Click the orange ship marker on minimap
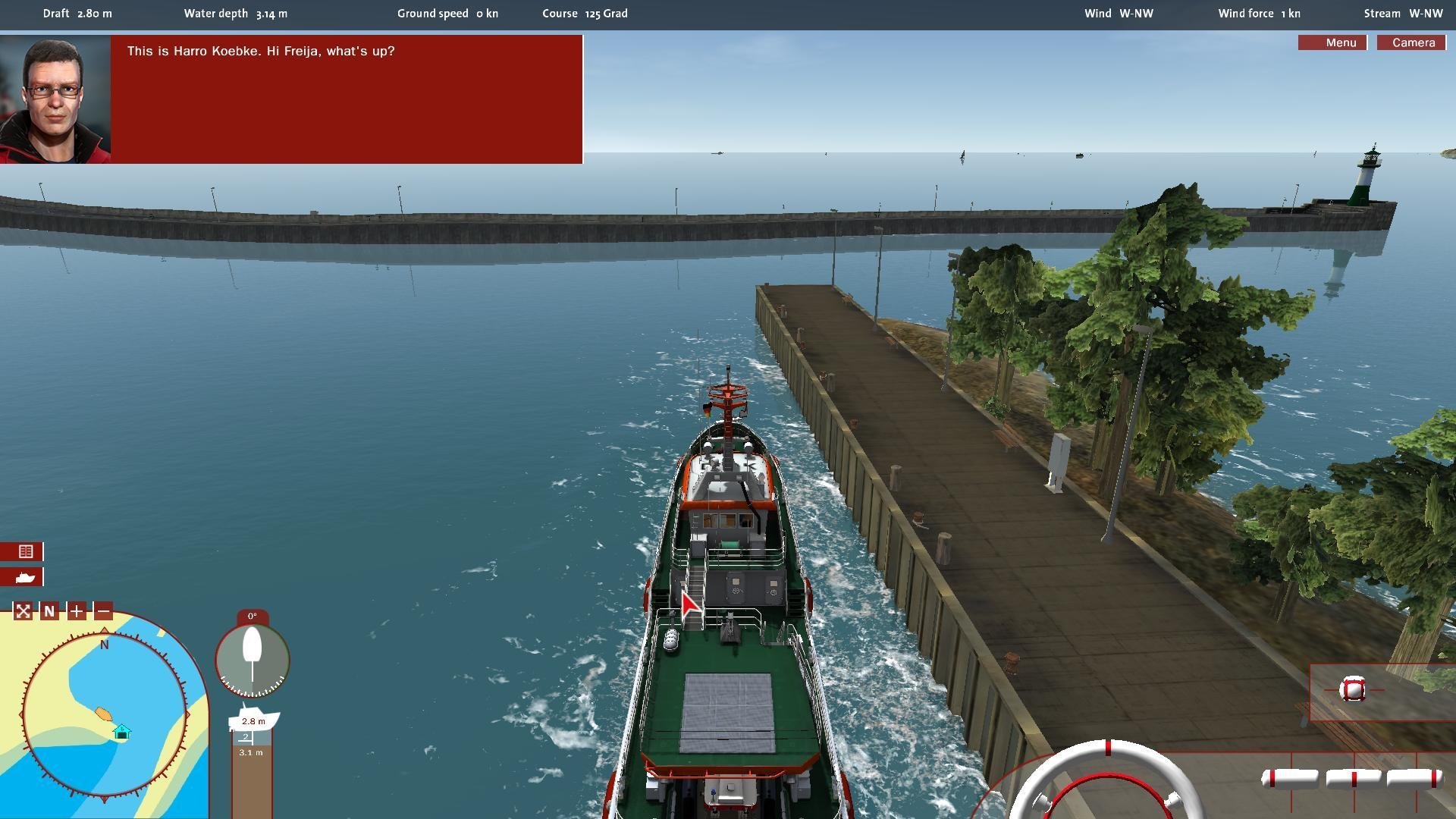This screenshot has height=819, width=1456. [x=103, y=714]
